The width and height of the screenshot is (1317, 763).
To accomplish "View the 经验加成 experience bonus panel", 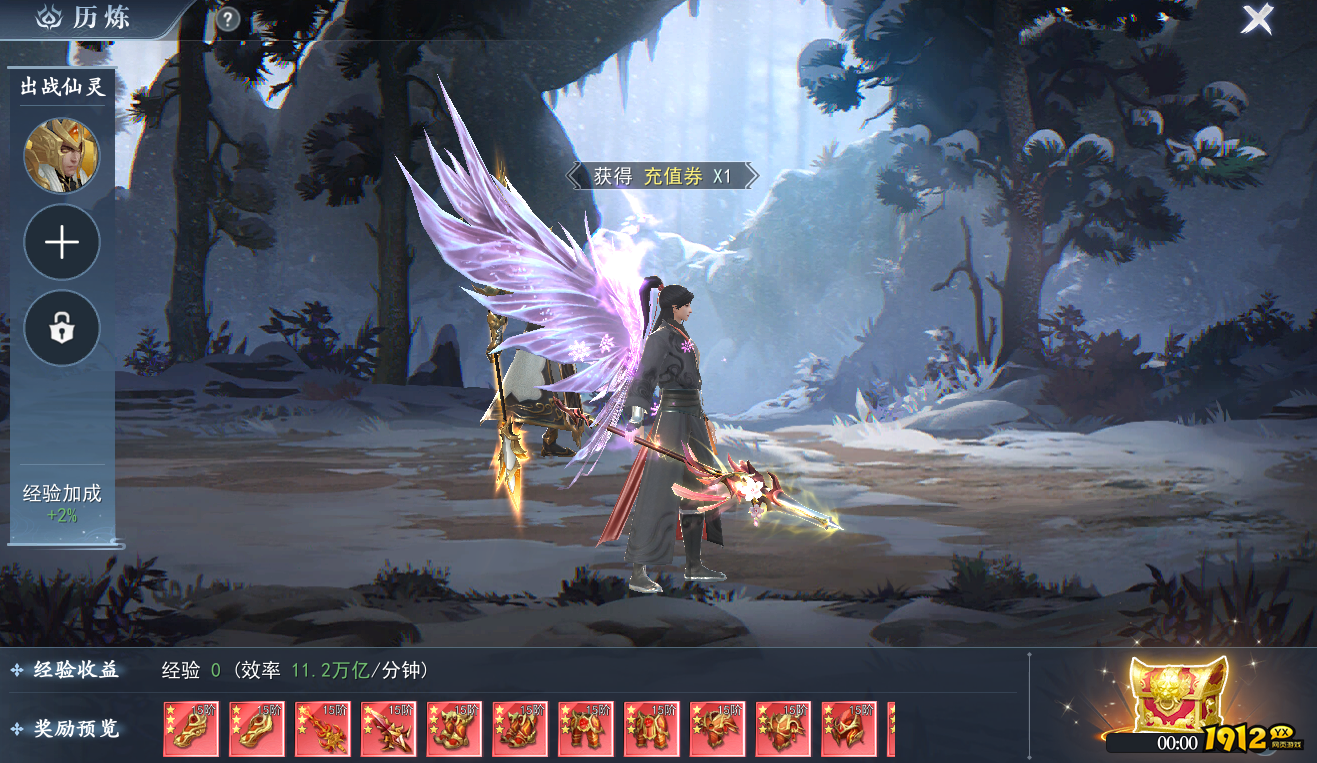I will coord(62,503).
